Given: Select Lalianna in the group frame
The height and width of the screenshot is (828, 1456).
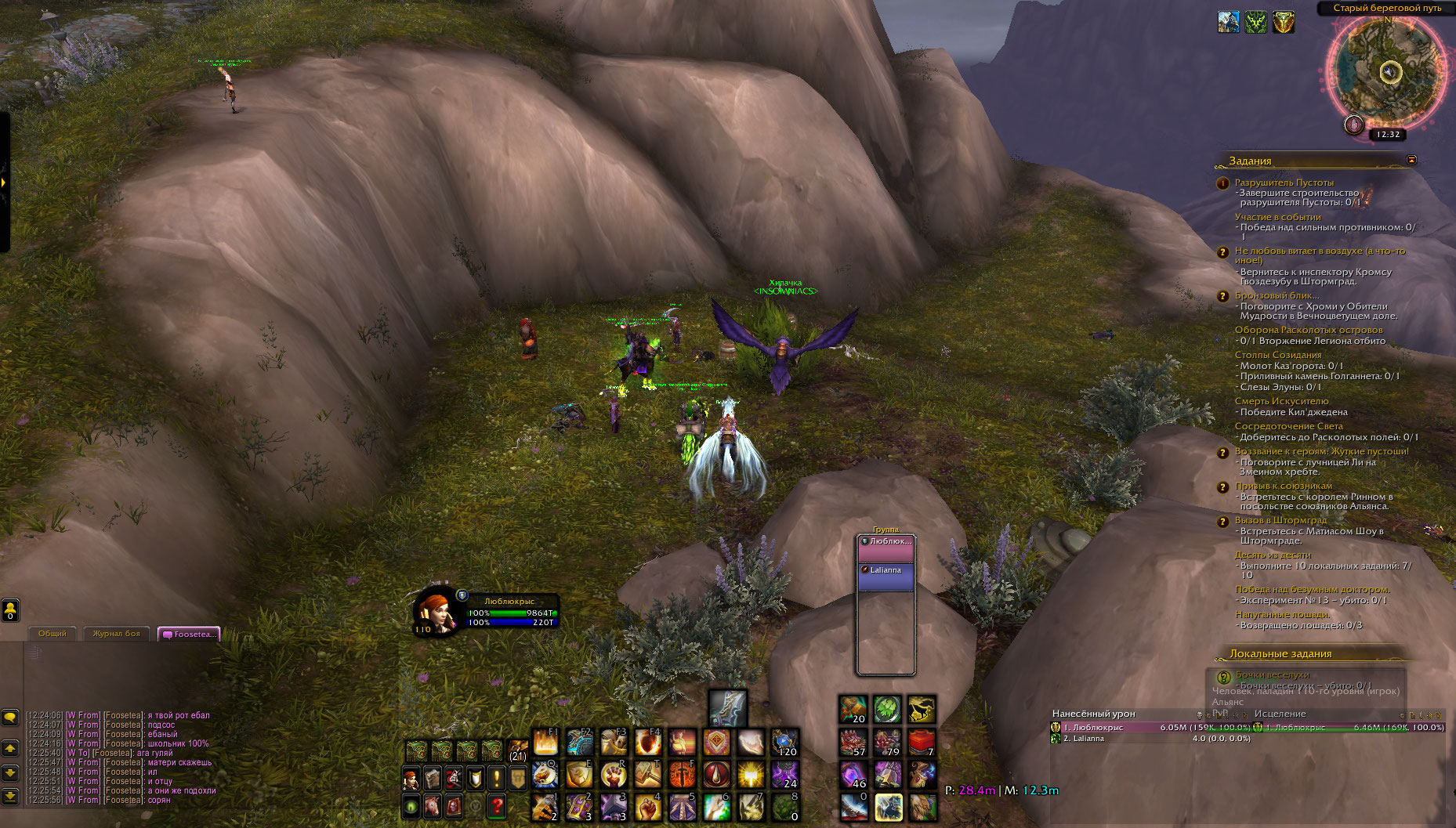Looking at the screenshot, I should [886, 570].
